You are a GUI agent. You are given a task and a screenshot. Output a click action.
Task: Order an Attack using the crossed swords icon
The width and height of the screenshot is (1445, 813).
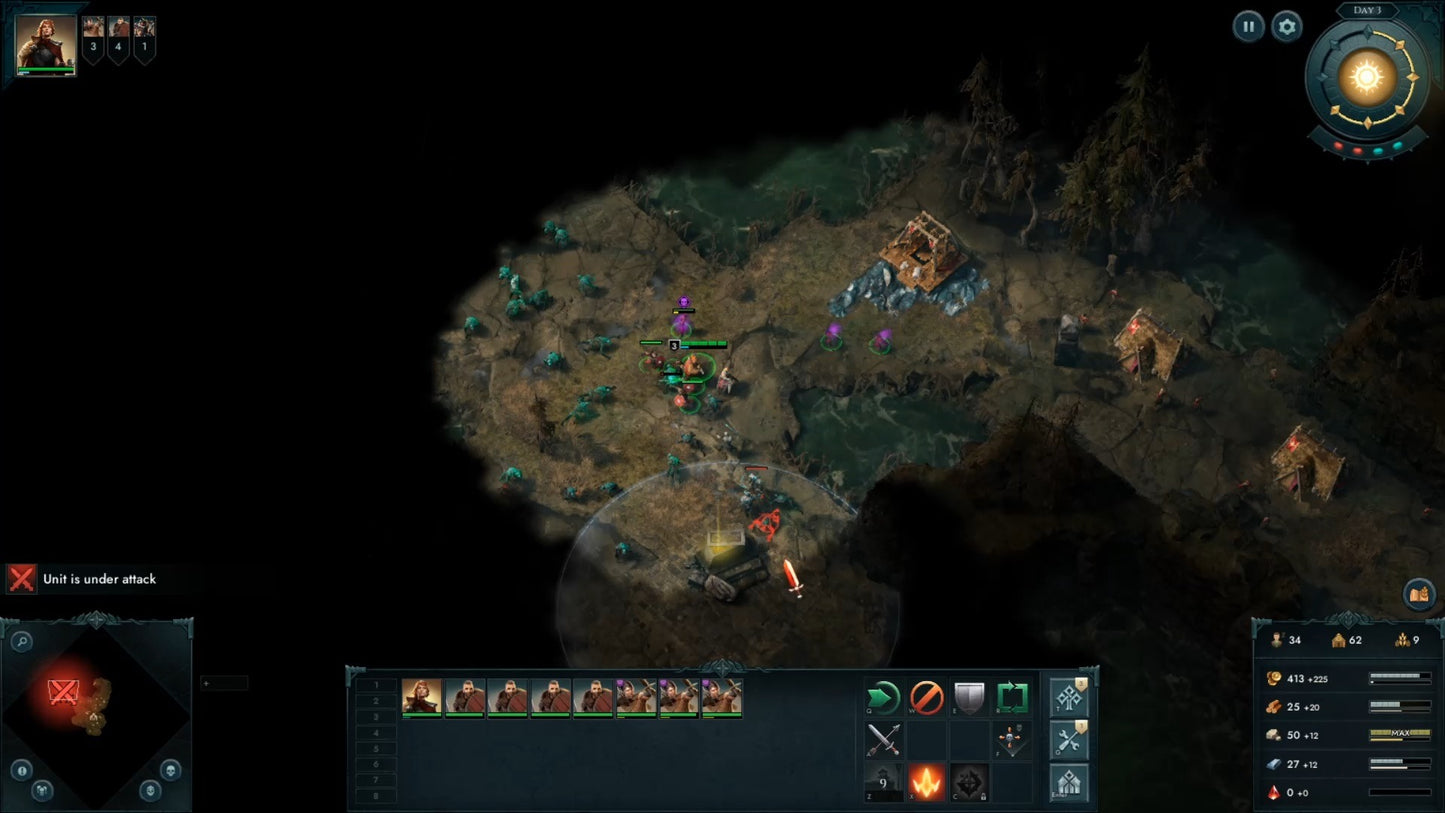(883, 740)
